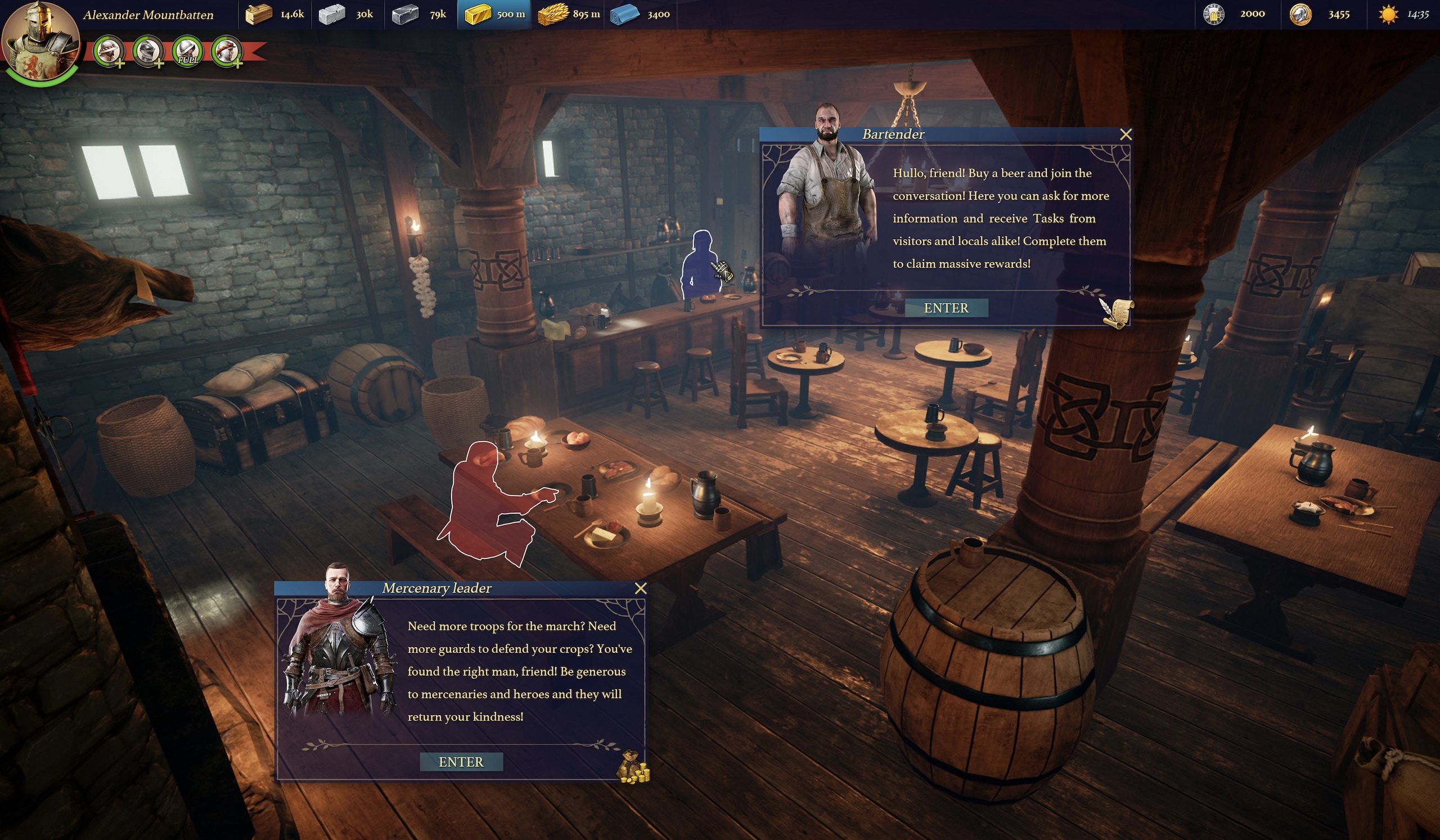Viewport: 1440px width, 840px height.
Task: Click the beer mug token icon
Action: 1213,14
